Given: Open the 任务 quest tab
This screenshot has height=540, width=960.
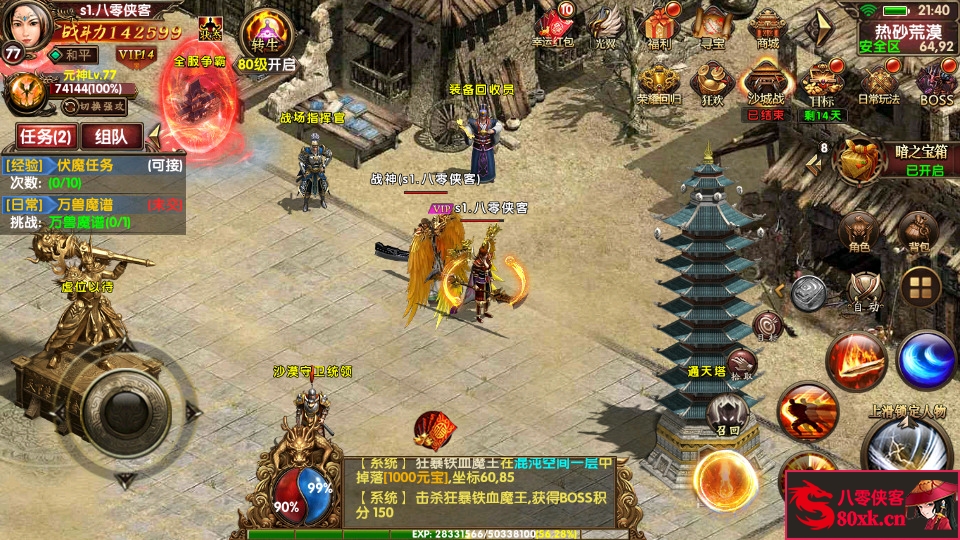Looking at the screenshot, I should [x=46, y=137].
